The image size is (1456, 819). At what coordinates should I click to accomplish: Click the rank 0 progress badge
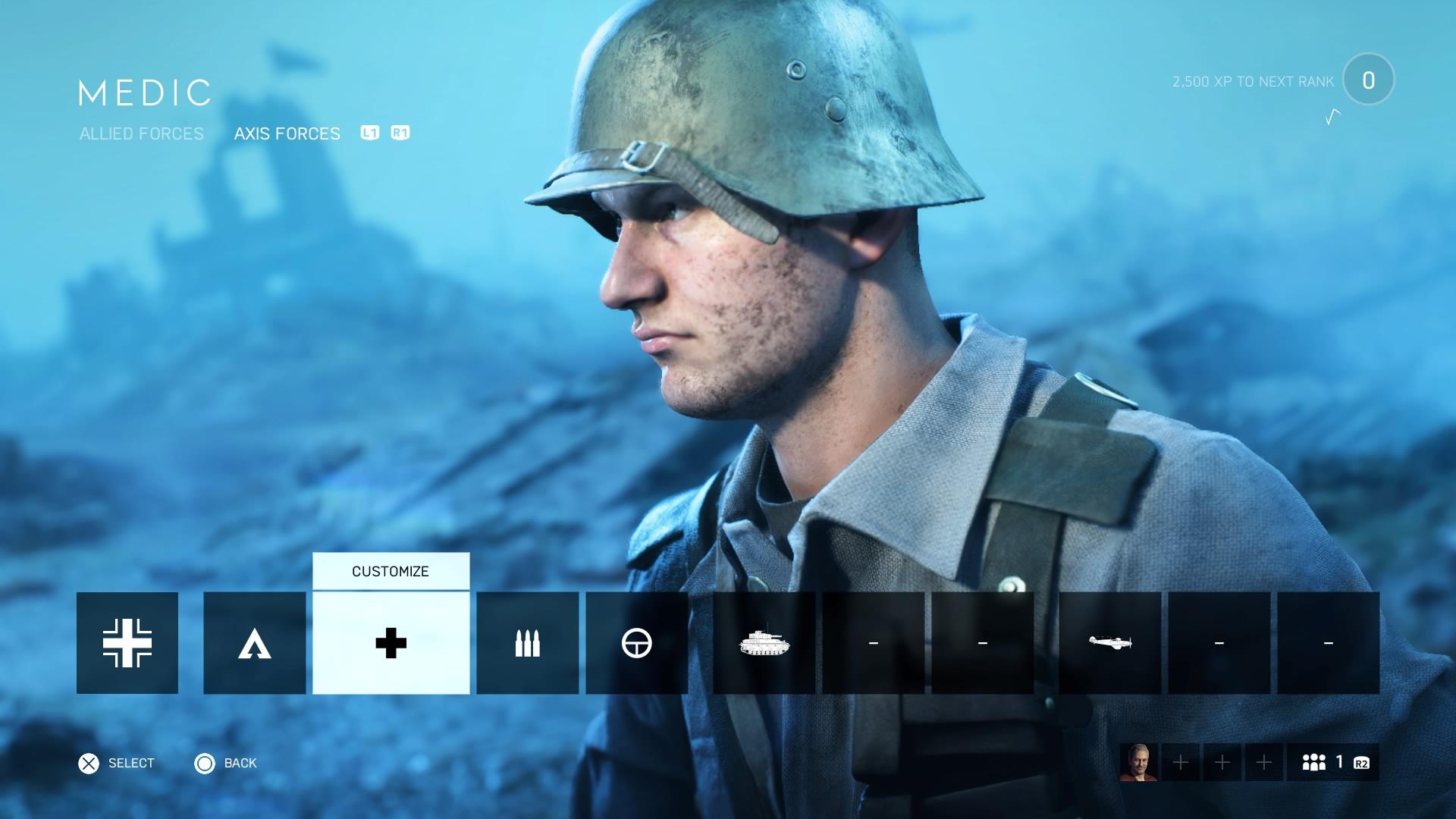tap(1369, 80)
